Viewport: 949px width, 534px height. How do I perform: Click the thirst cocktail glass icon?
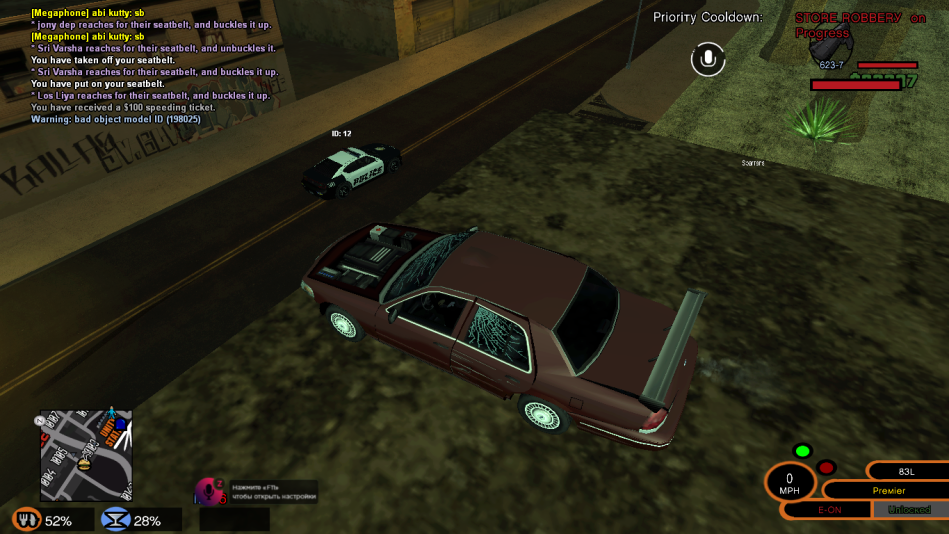pos(116,520)
